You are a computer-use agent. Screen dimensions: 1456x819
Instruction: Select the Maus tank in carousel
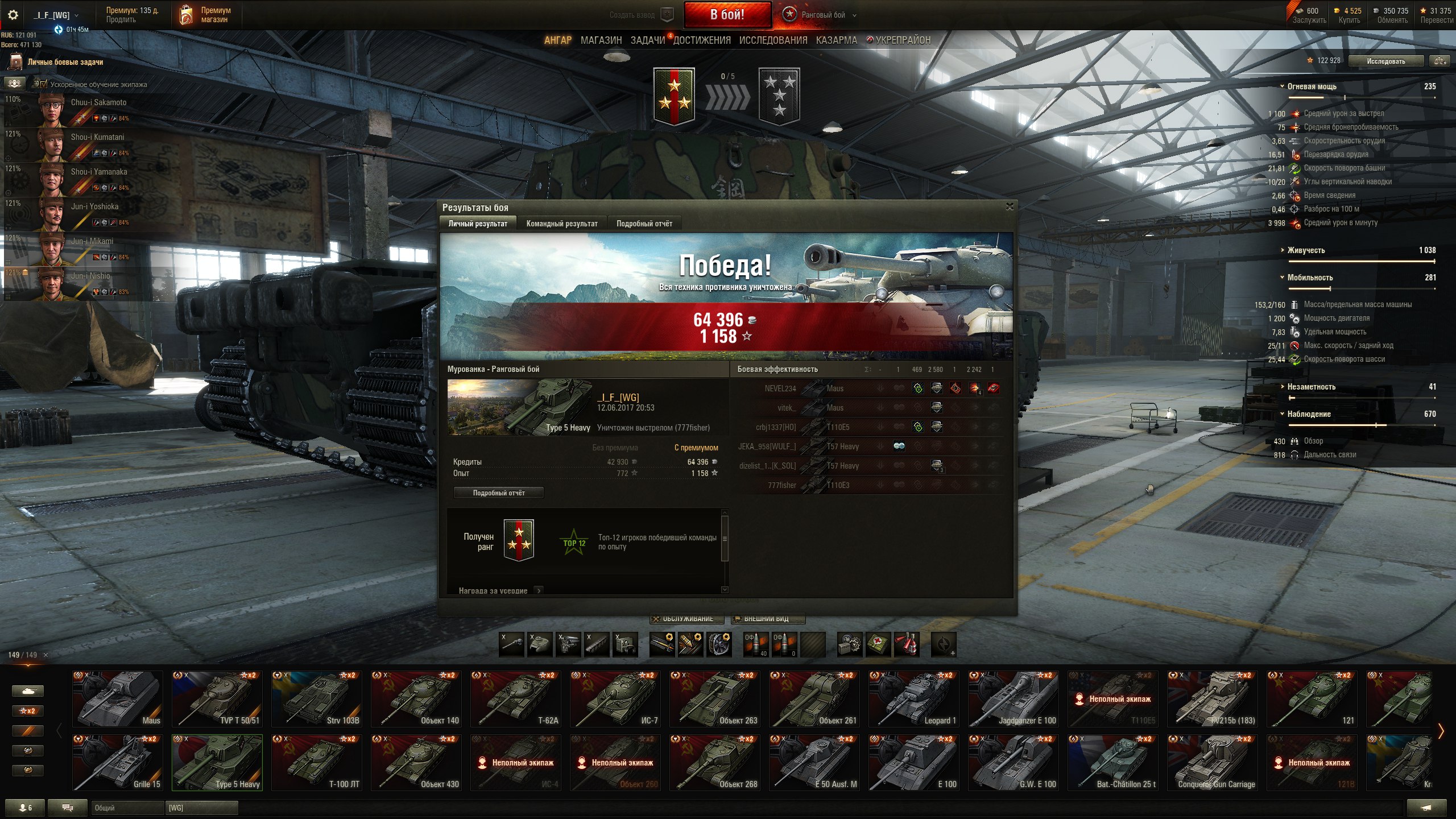(117, 698)
